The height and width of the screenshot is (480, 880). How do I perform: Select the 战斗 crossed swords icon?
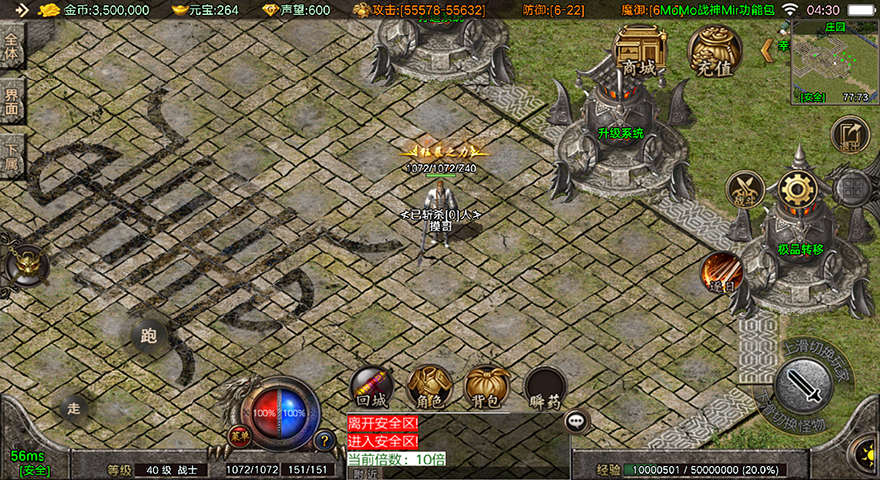[x=744, y=190]
